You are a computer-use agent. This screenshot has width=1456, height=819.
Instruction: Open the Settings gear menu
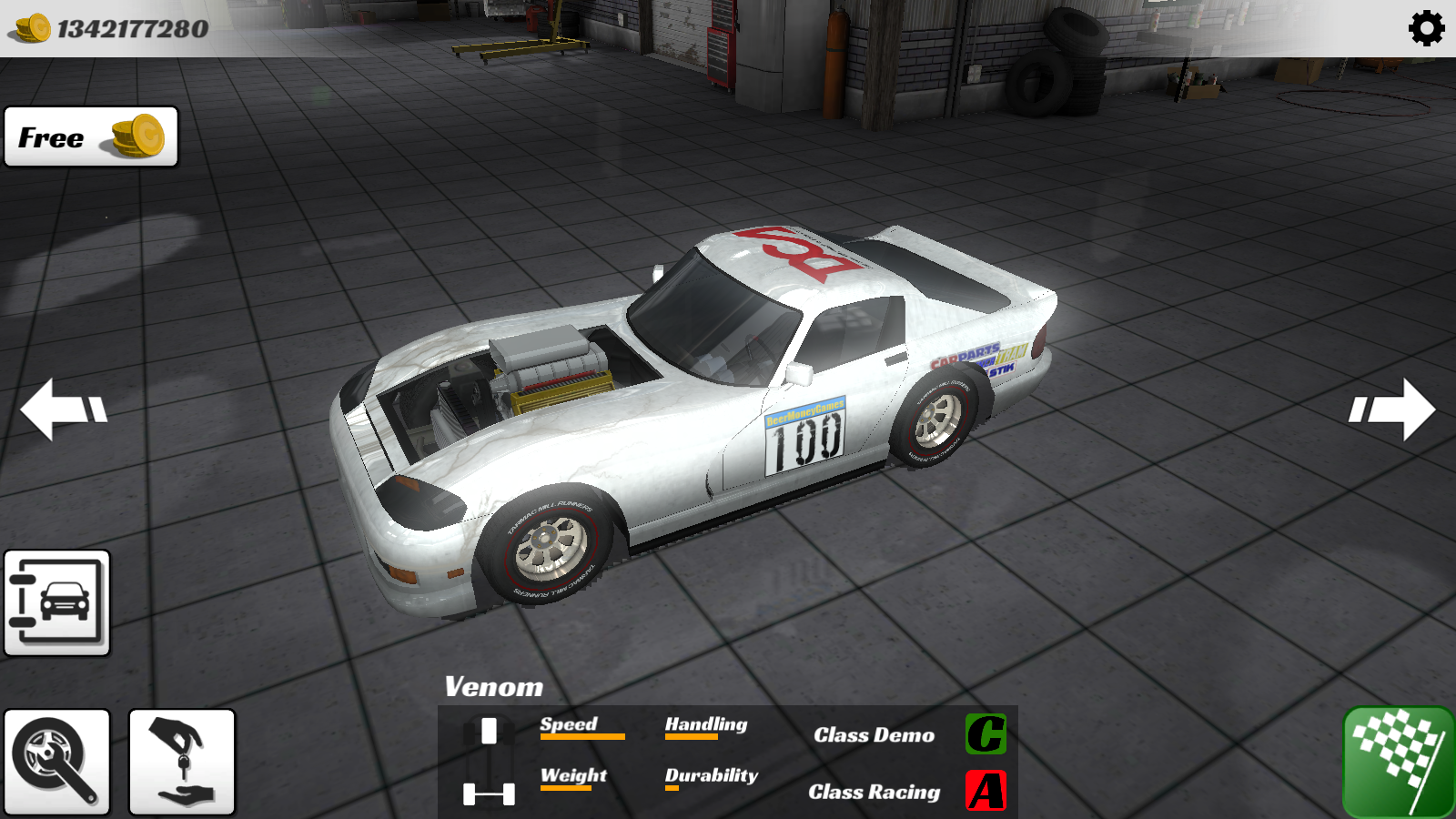tap(1425, 30)
